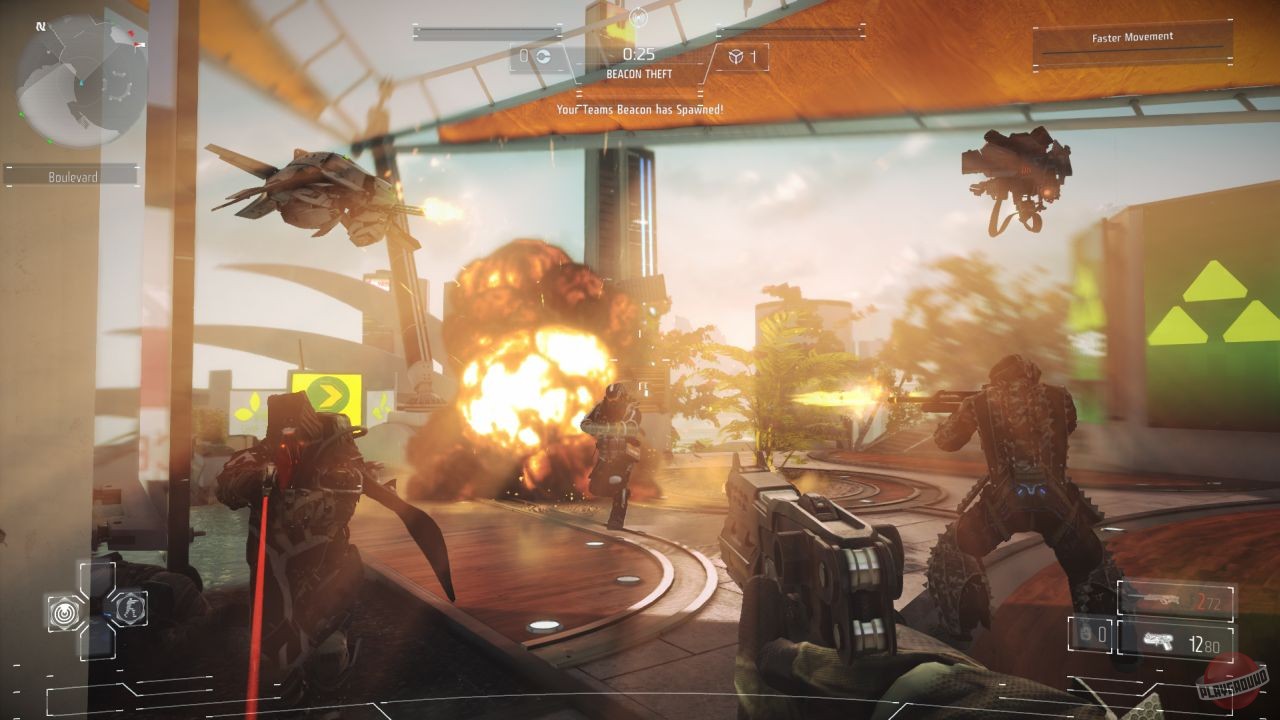Screen dimensions: 1280x720
Task: Click the red enemy marker on the minimap
Action: click(130, 34)
